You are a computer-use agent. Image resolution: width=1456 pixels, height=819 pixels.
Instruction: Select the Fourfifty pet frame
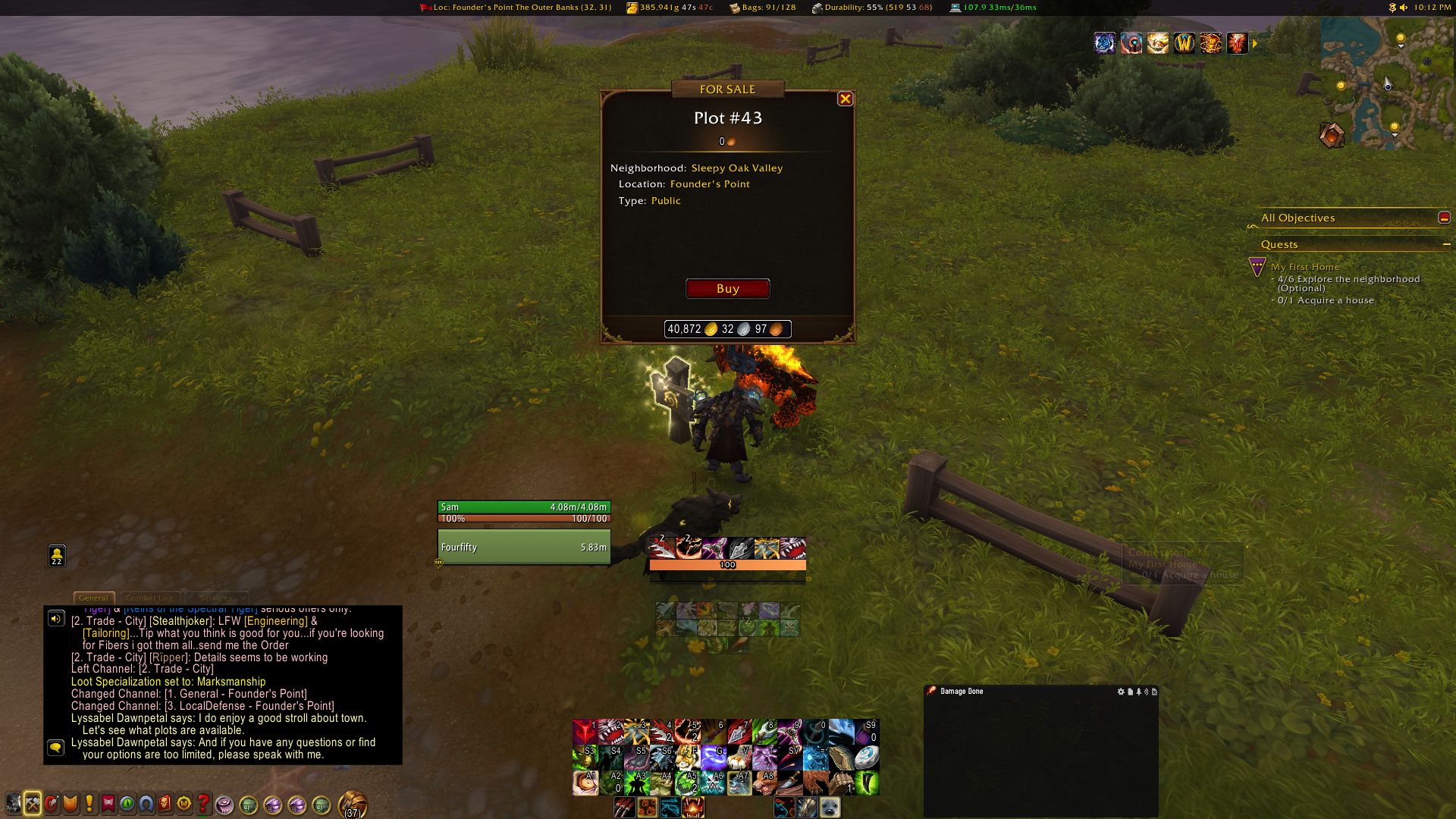[x=523, y=547]
